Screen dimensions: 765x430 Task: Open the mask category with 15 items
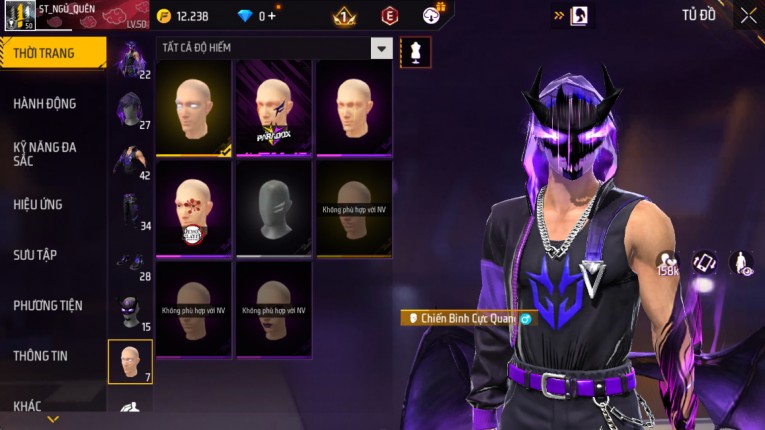(x=131, y=312)
